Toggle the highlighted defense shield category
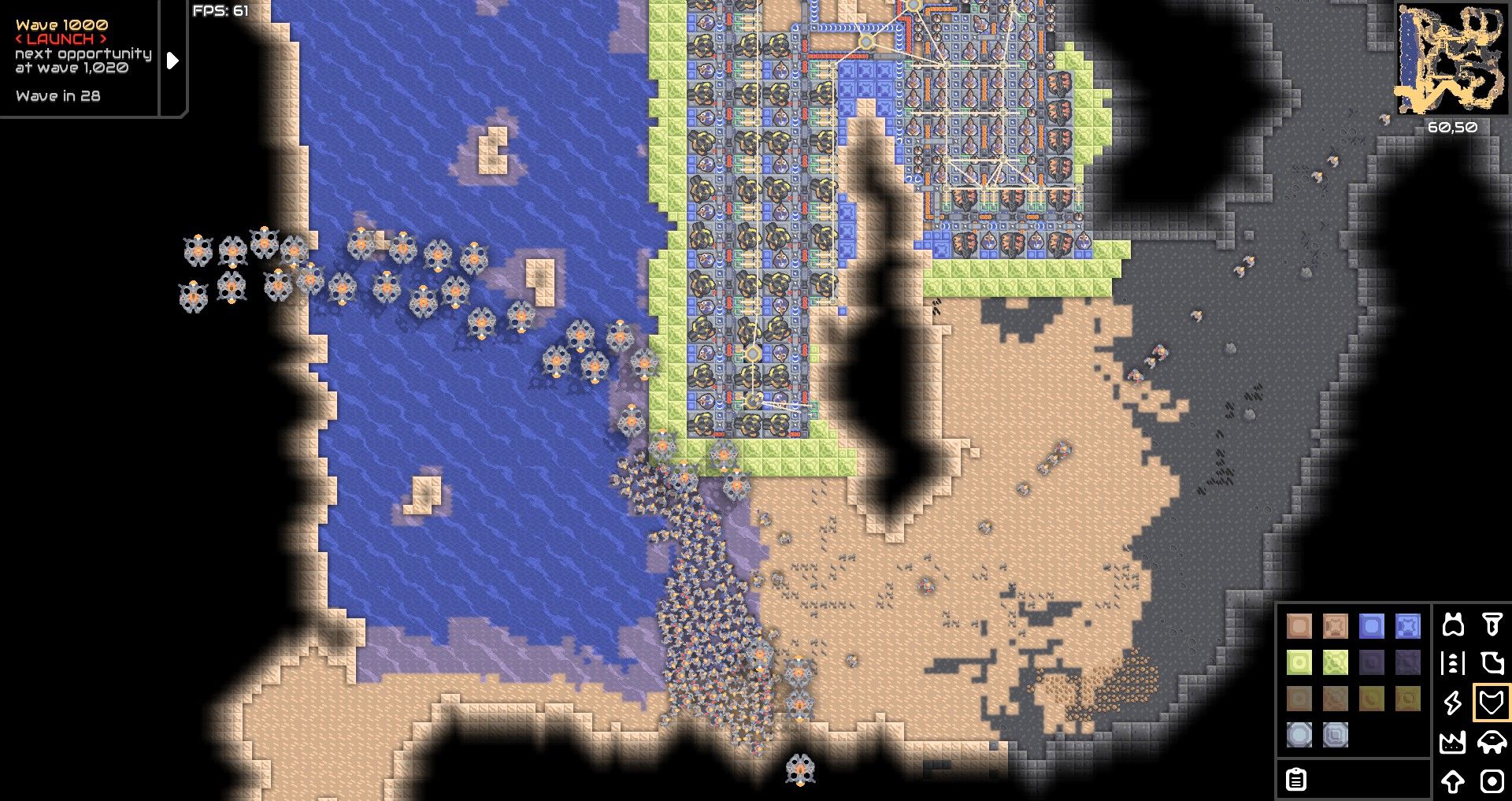1512x801 pixels. click(1491, 701)
